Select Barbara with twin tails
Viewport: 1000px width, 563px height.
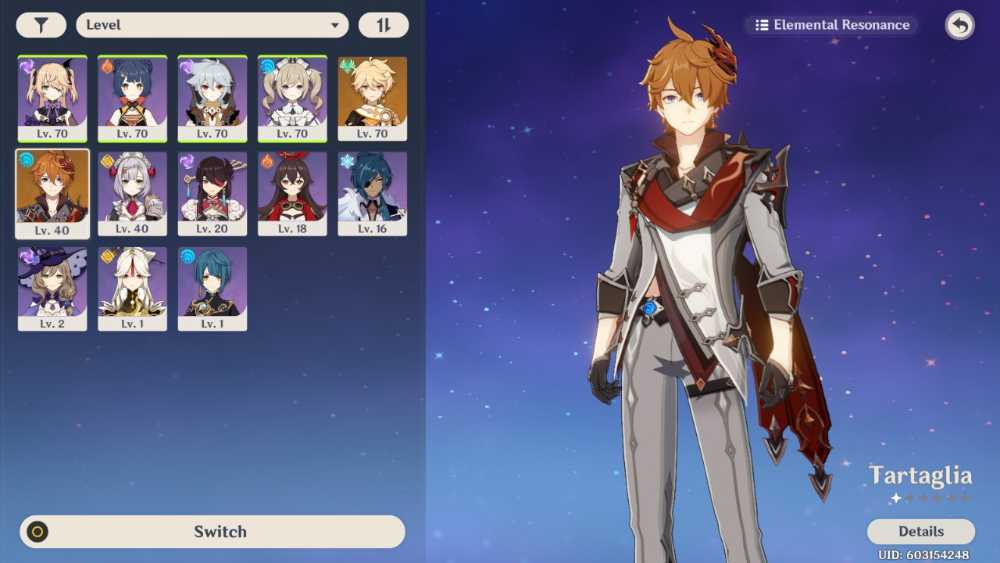tap(292, 98)
